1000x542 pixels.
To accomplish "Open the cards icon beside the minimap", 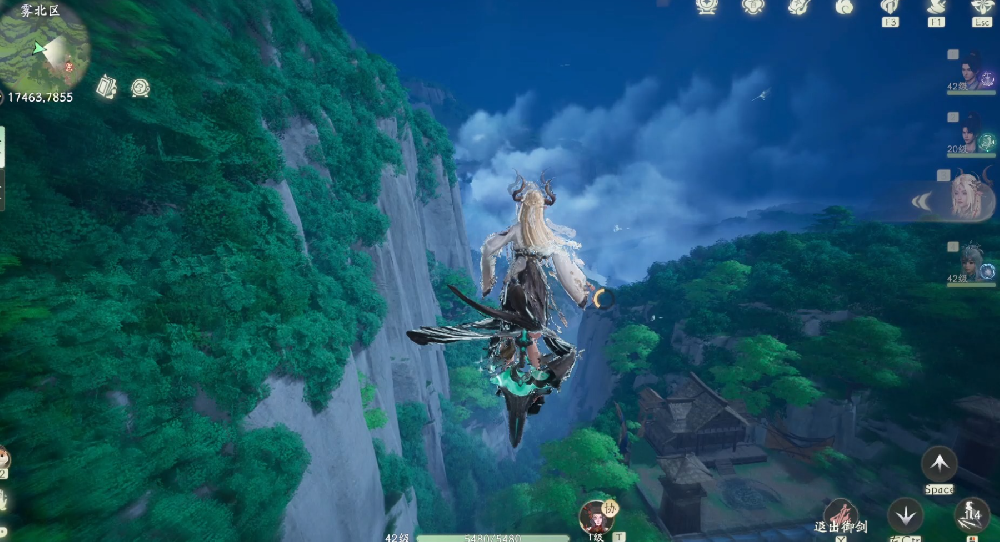I will pyautogui.click(x=106, y=87).
